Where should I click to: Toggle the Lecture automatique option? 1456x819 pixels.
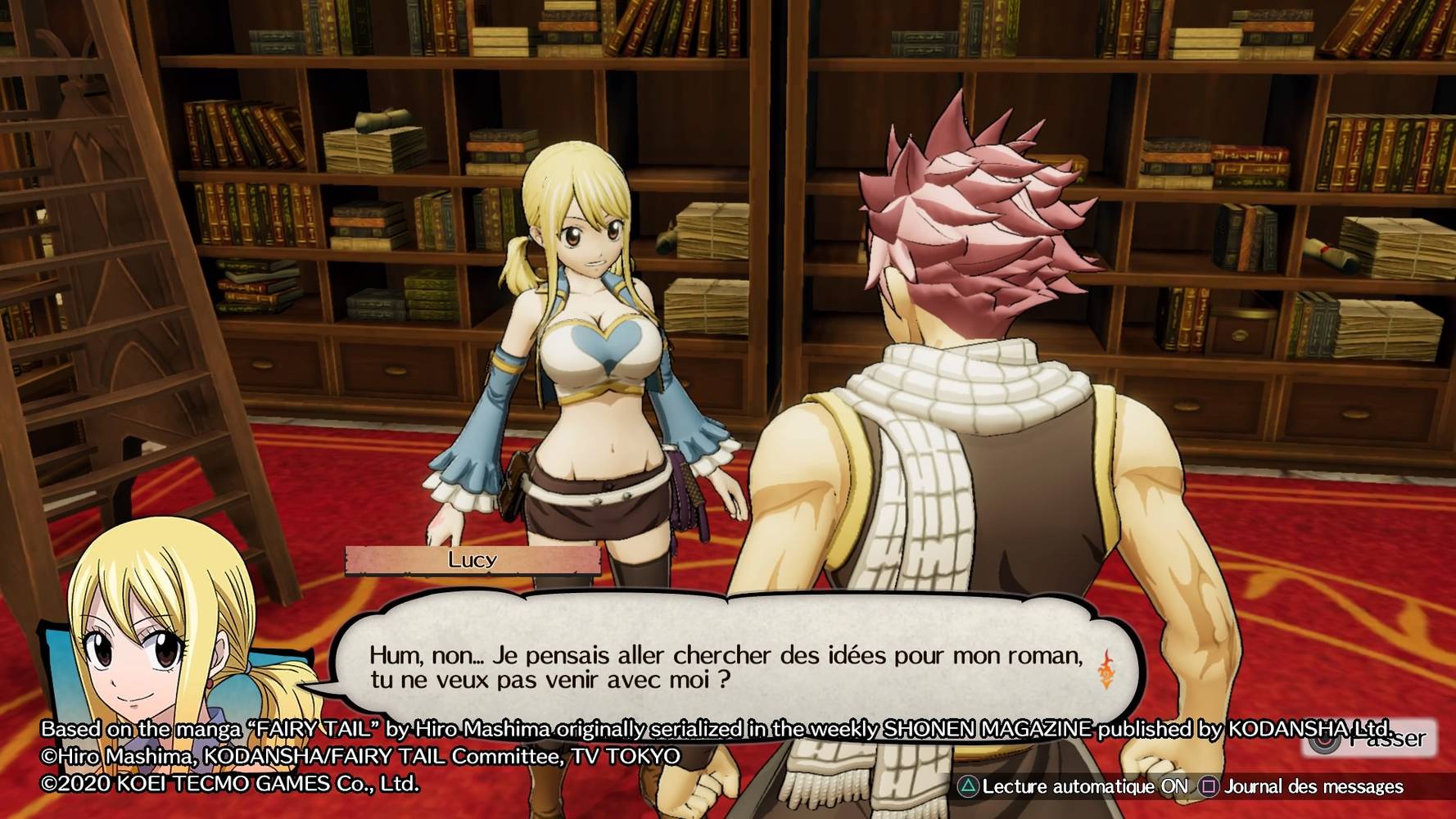[x=1074, y=787]
